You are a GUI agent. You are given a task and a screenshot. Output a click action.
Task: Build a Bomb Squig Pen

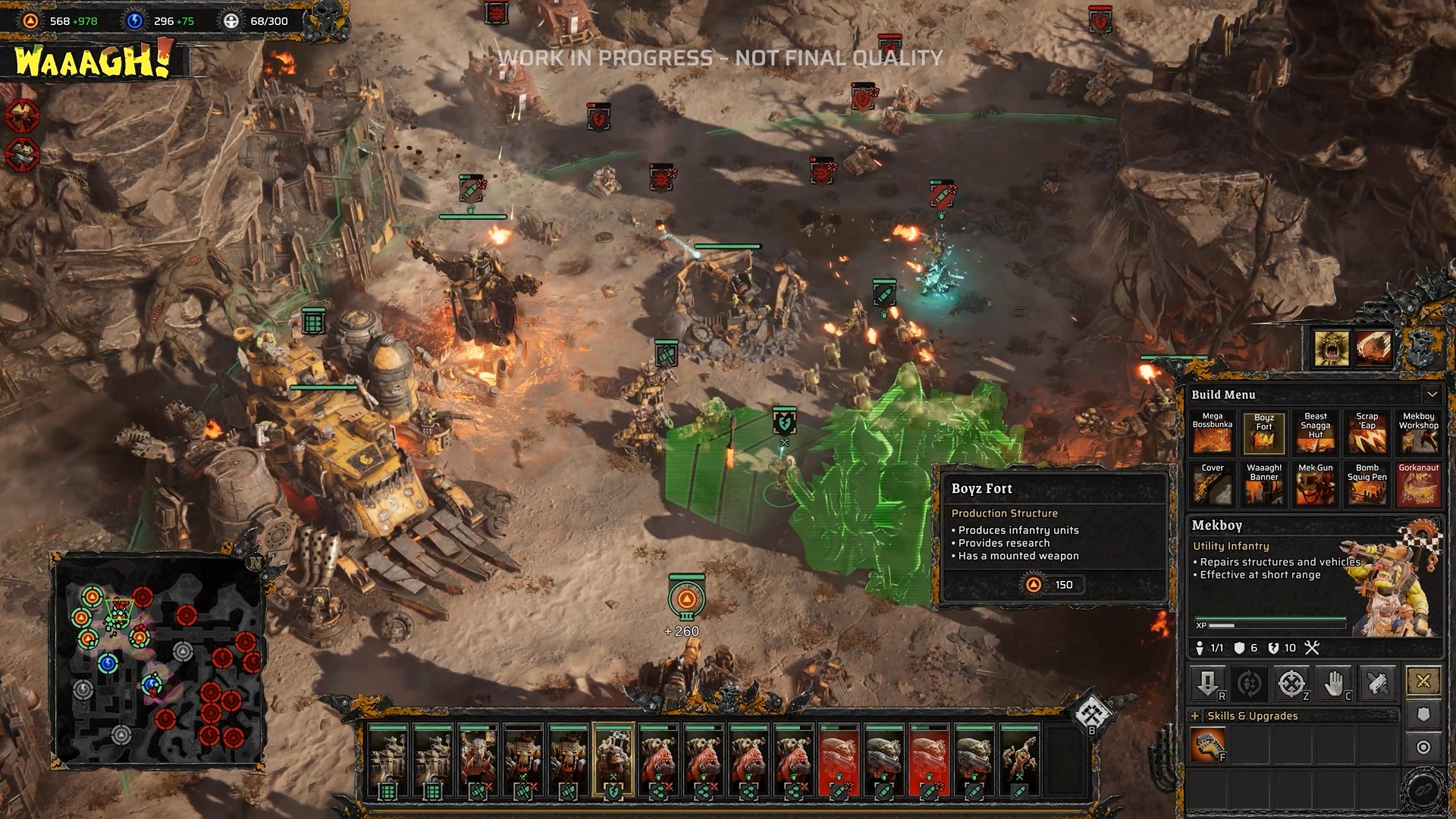(1367, 485)
